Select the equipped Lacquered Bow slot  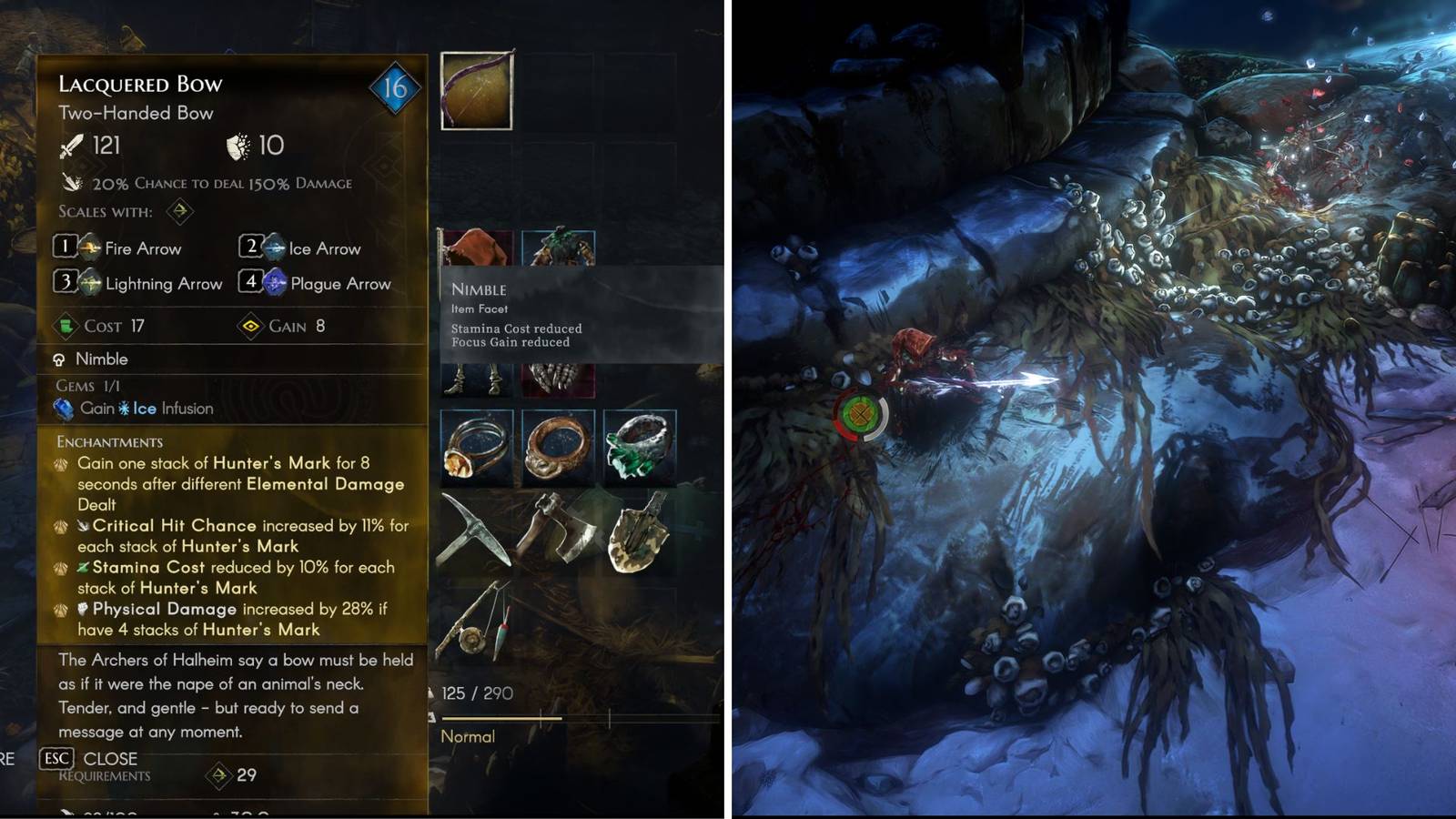coord(477,91)
